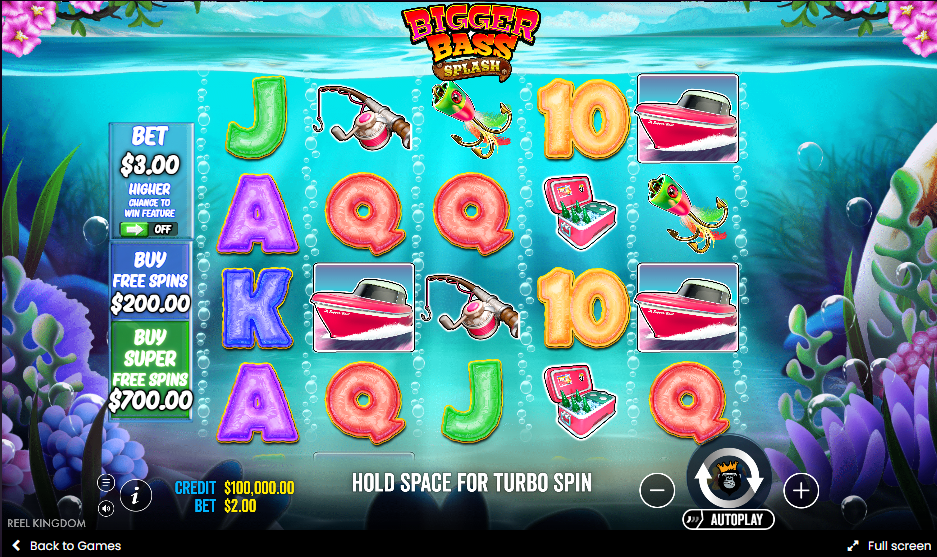Toggle the higher chance to win feature
Viewport: 937px width, 557px height.
(145, 229)
